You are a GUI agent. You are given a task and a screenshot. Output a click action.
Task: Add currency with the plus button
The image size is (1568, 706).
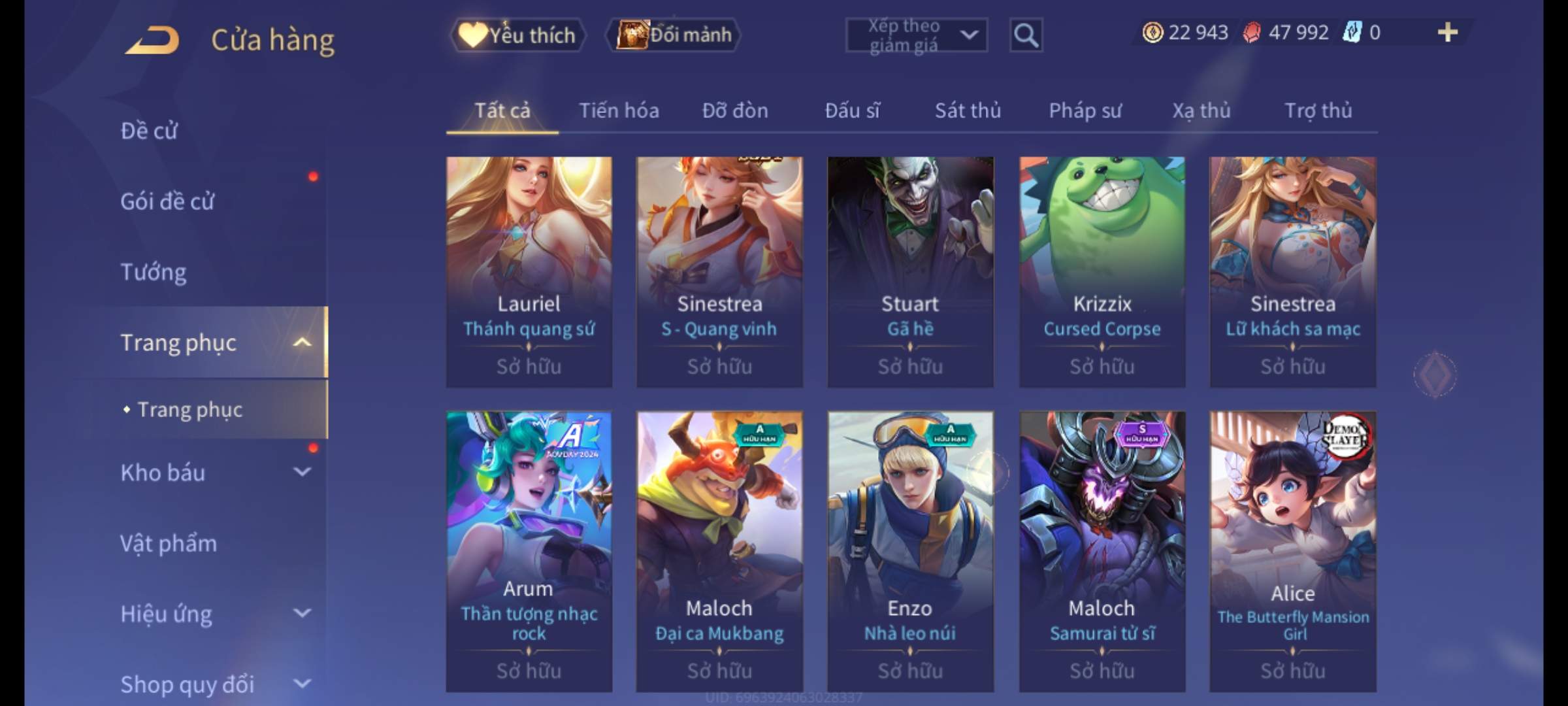1447,33
